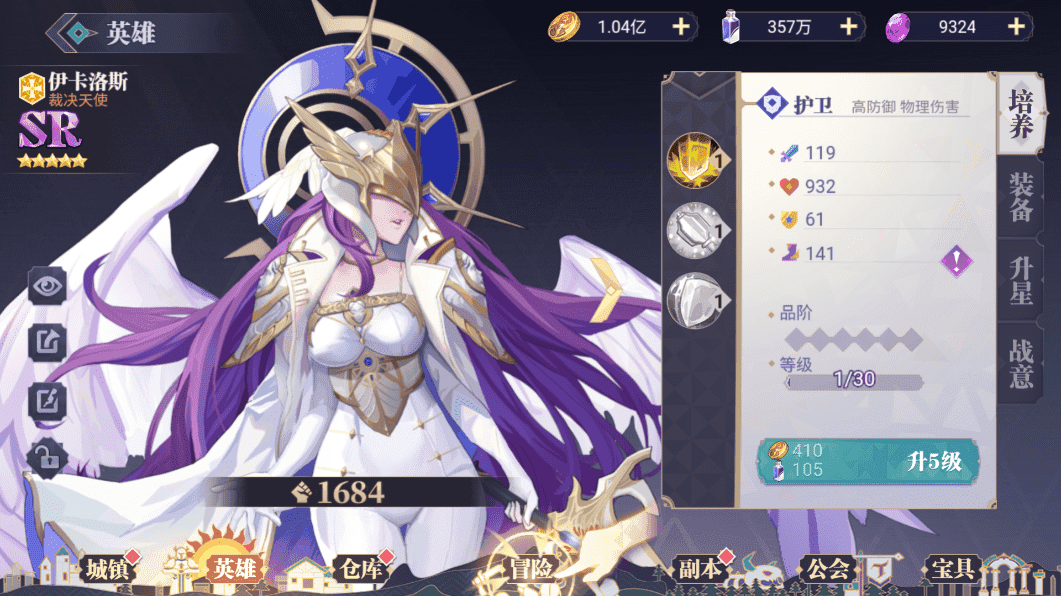1061x596 pixels.
Task: Go back from the 英雄 screen
Action: click(x=74, y=32)
